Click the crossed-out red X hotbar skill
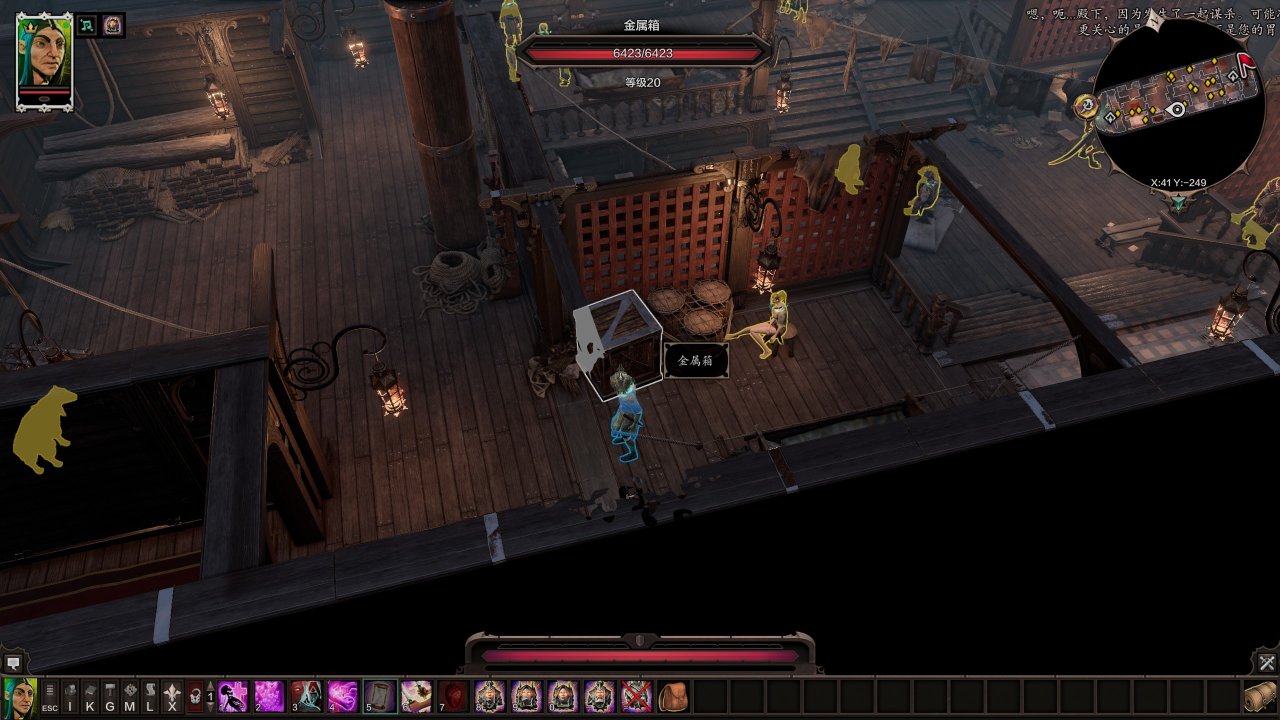1280x720 pixels. [x=636, y=696]
